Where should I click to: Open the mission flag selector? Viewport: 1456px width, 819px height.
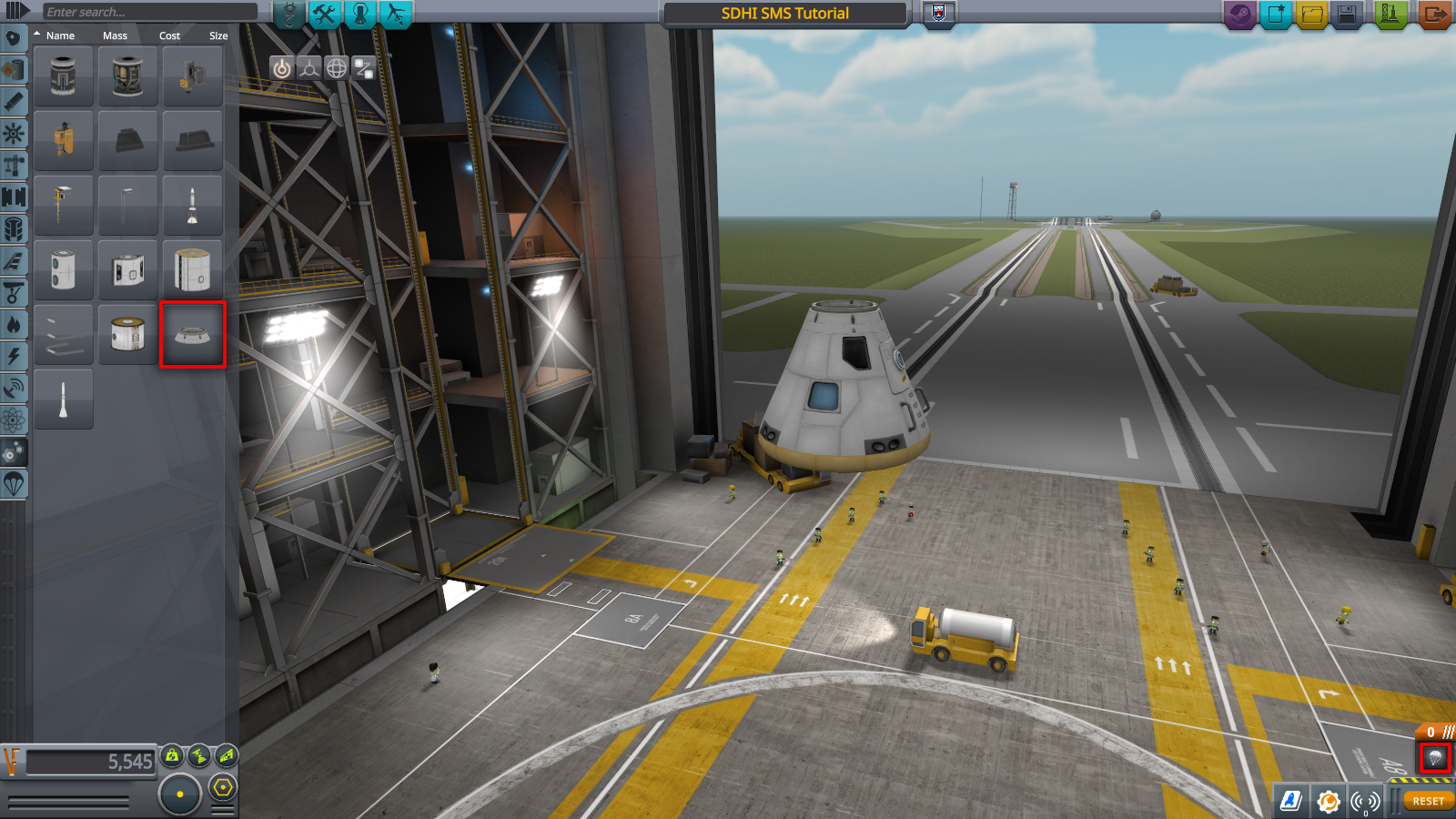click(x=939, y=13)
